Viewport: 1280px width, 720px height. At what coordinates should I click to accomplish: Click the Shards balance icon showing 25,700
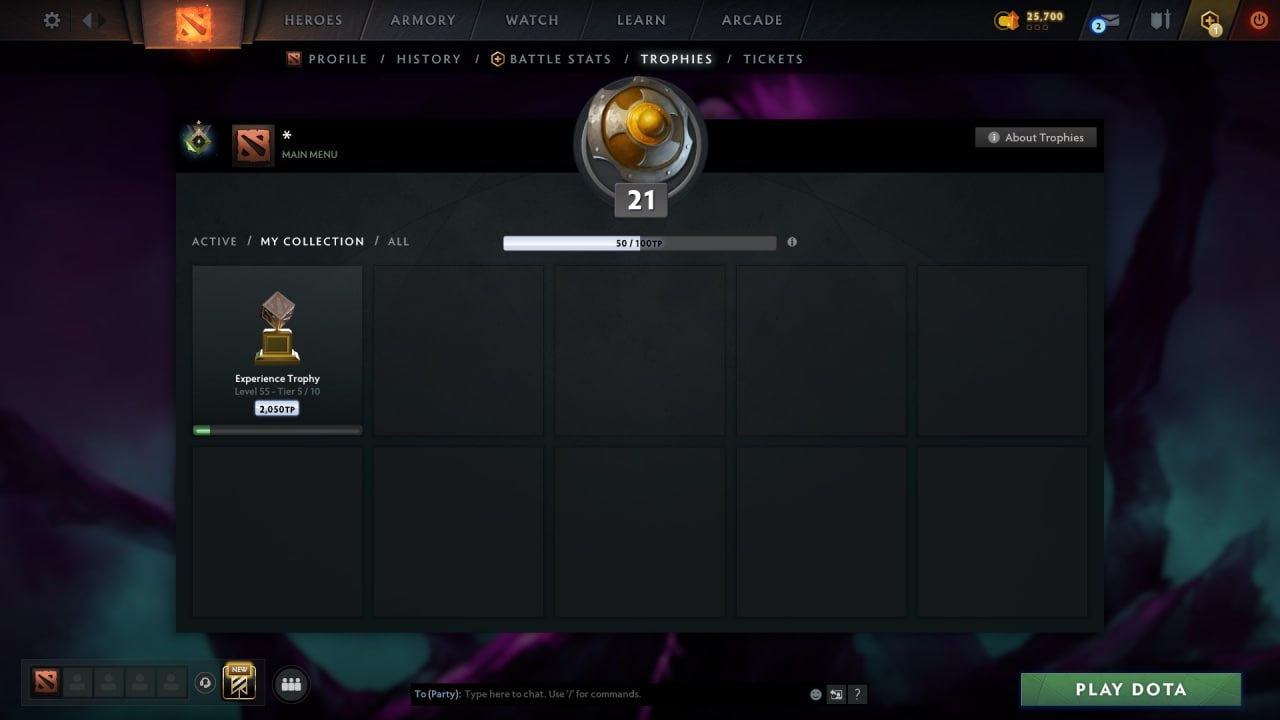point(1005,18)
